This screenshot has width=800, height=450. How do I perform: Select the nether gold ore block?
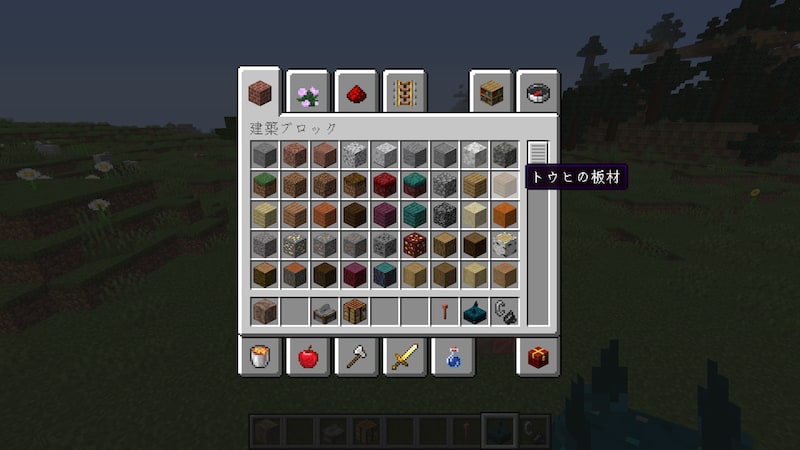414,244
